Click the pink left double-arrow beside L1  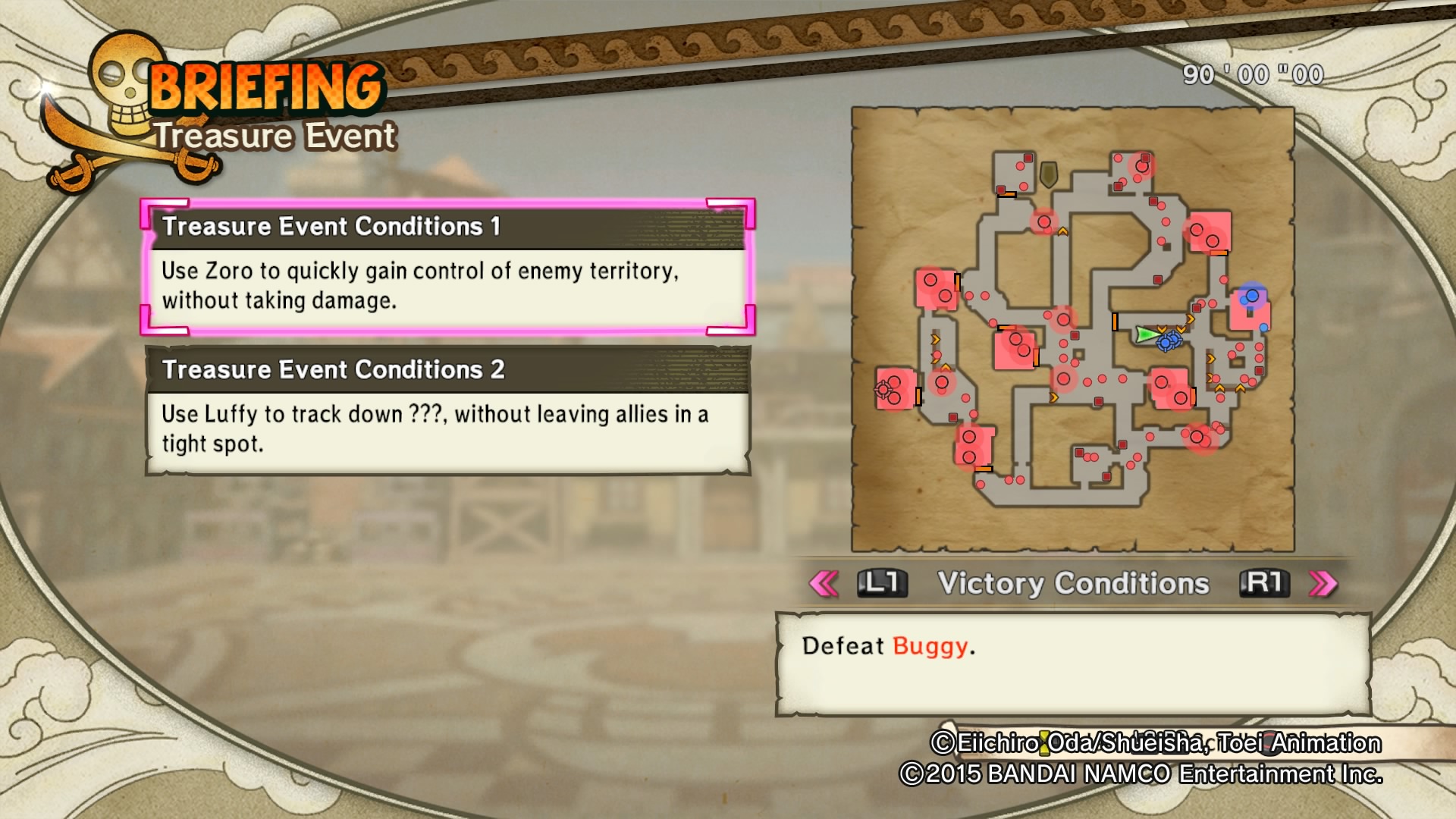pos(825,584)
